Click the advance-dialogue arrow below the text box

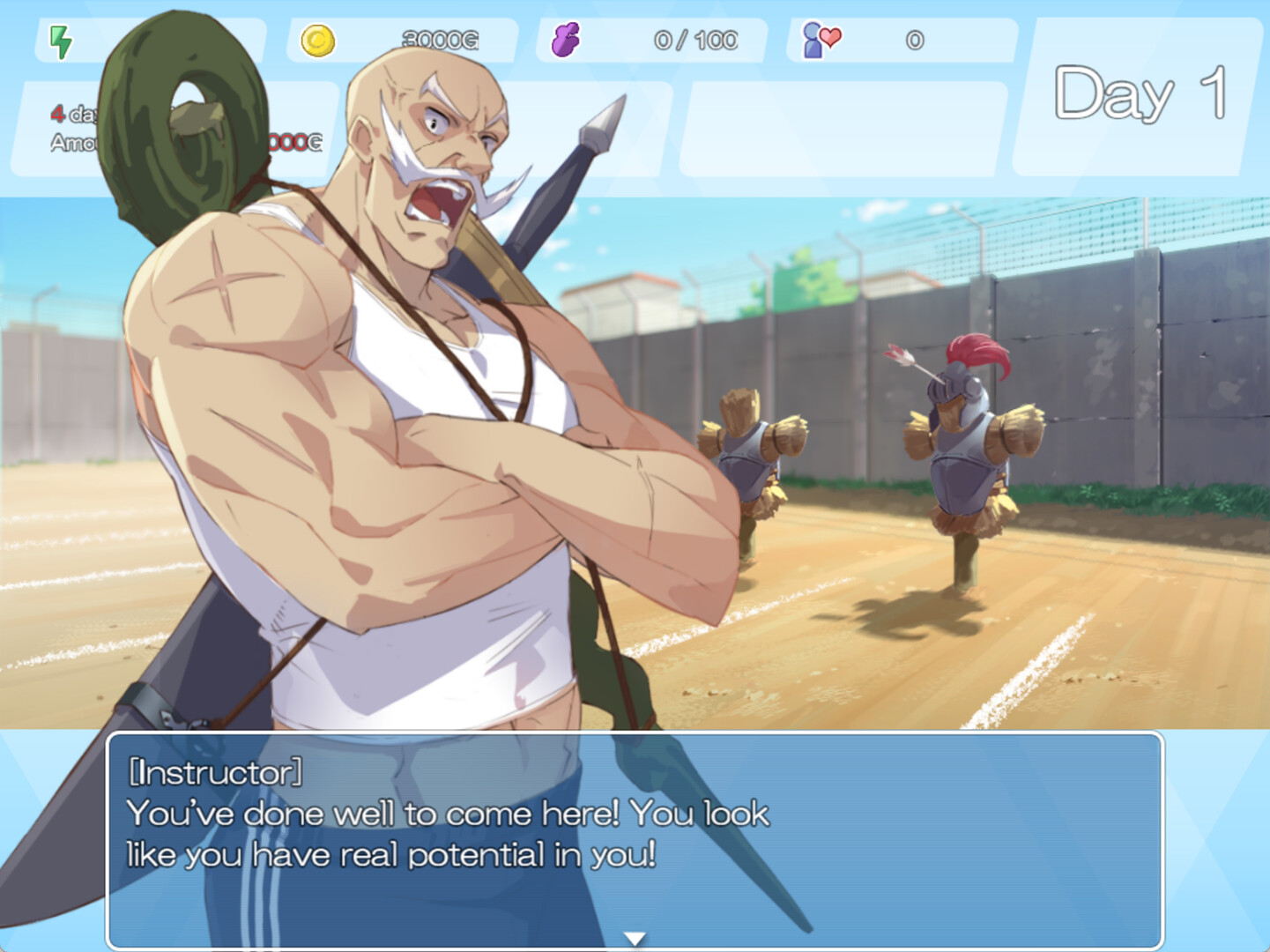tap(635, 940)
